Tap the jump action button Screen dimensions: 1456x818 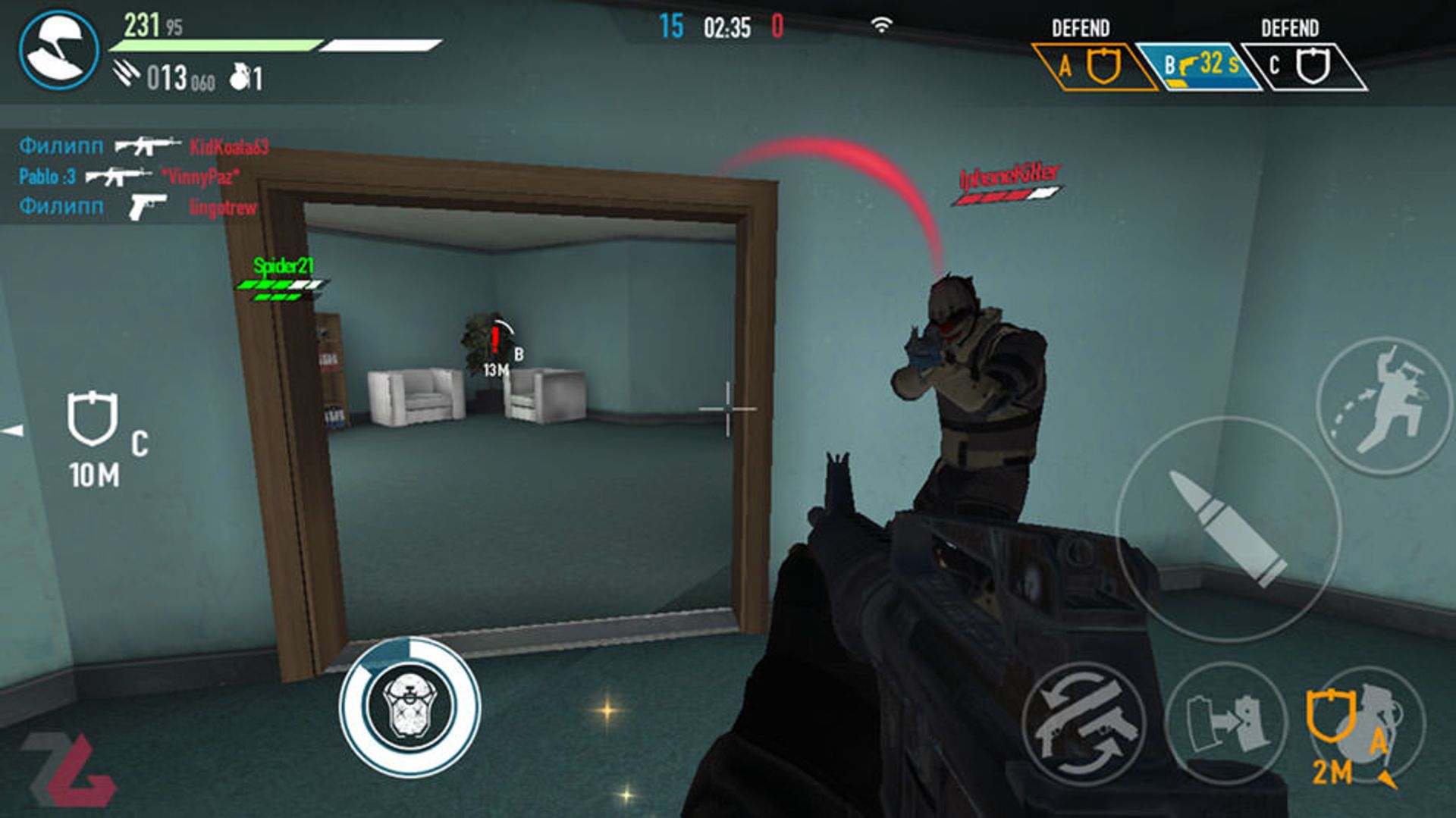pos(1384,406)
